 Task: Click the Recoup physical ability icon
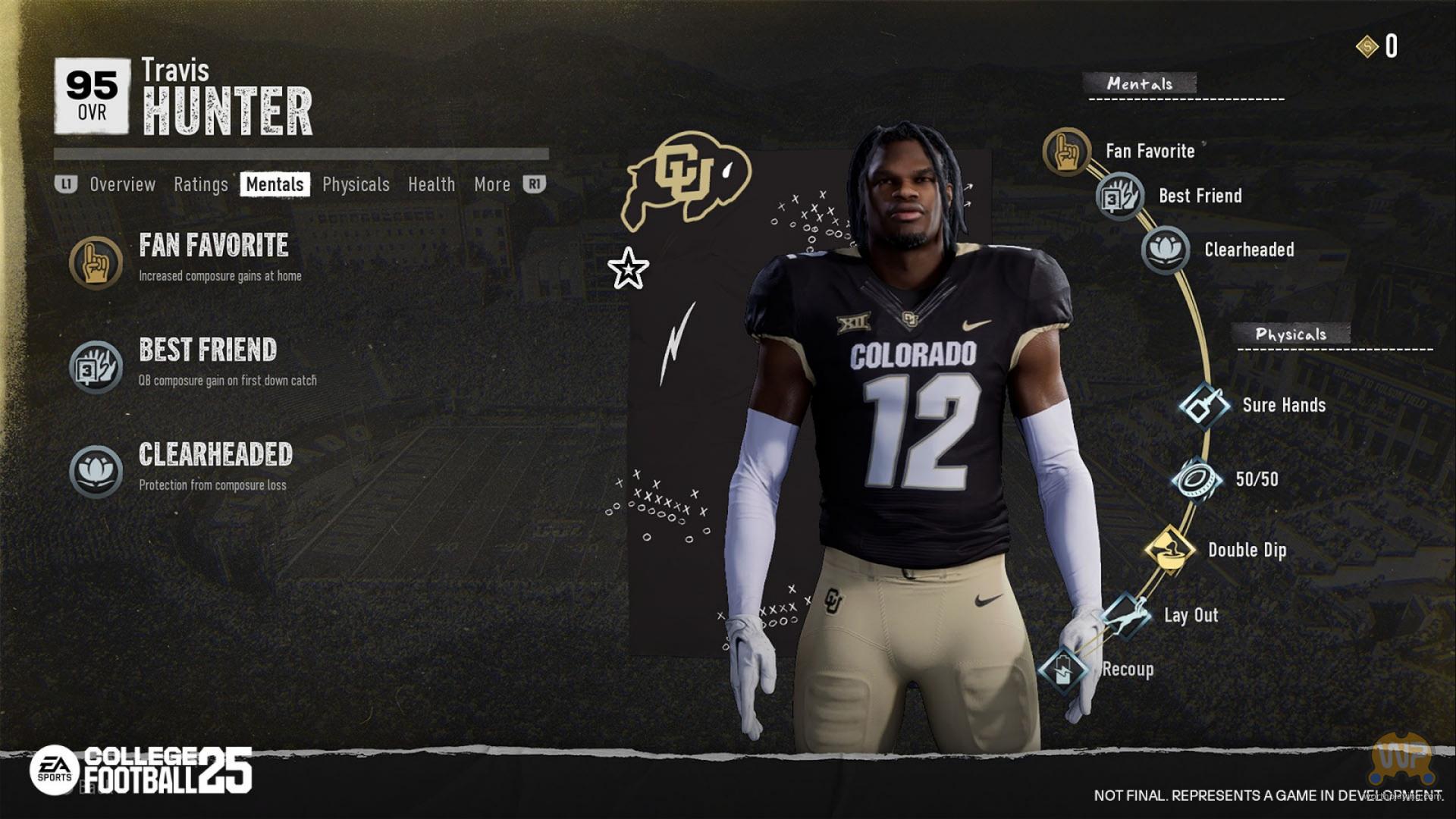tap(1063, 670)
